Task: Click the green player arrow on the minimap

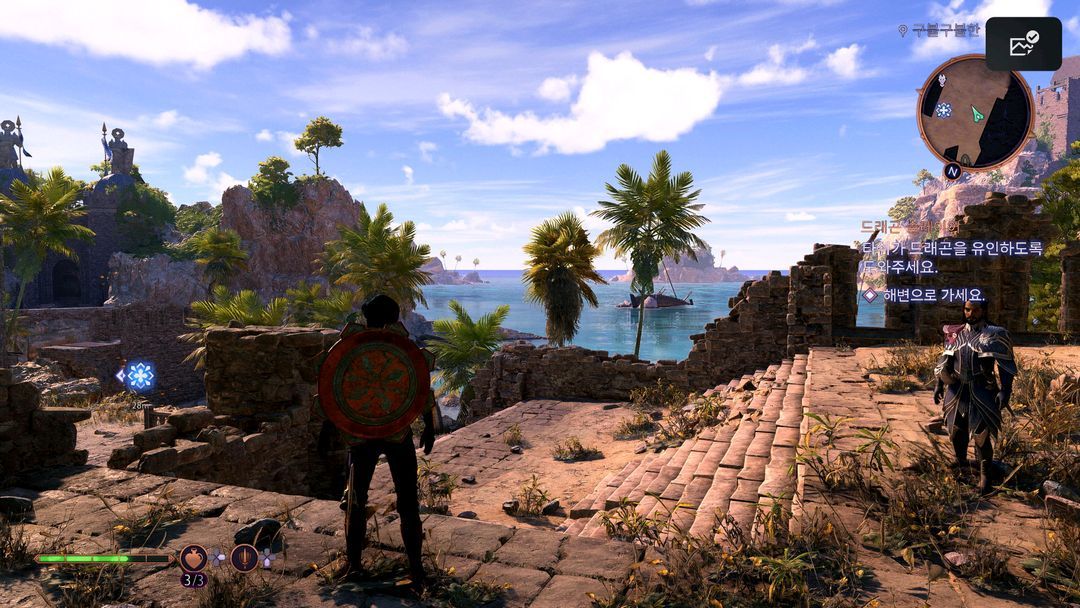Action: pyautogui.click(x=976, y=114)
